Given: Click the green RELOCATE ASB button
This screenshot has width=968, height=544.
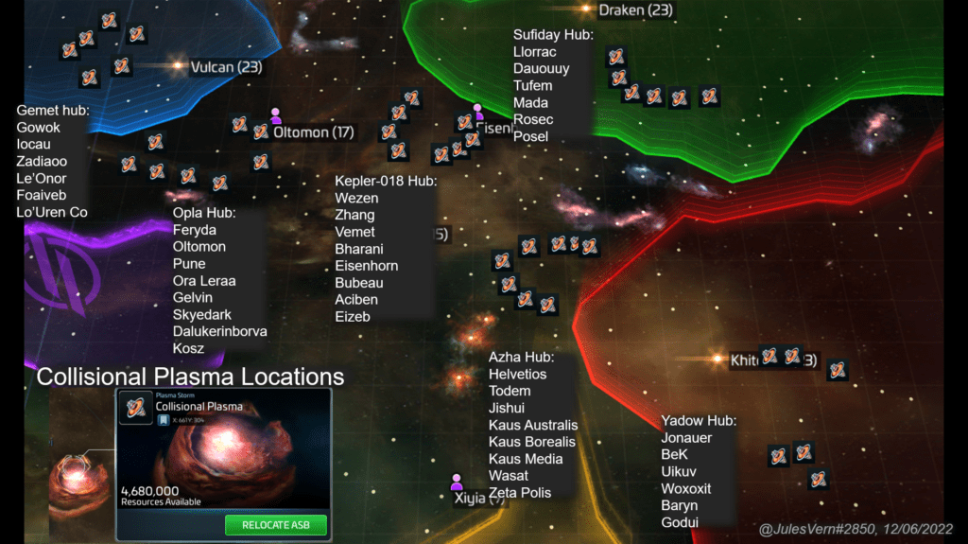Looking at the screenshot, I should (x=276, y=525).
